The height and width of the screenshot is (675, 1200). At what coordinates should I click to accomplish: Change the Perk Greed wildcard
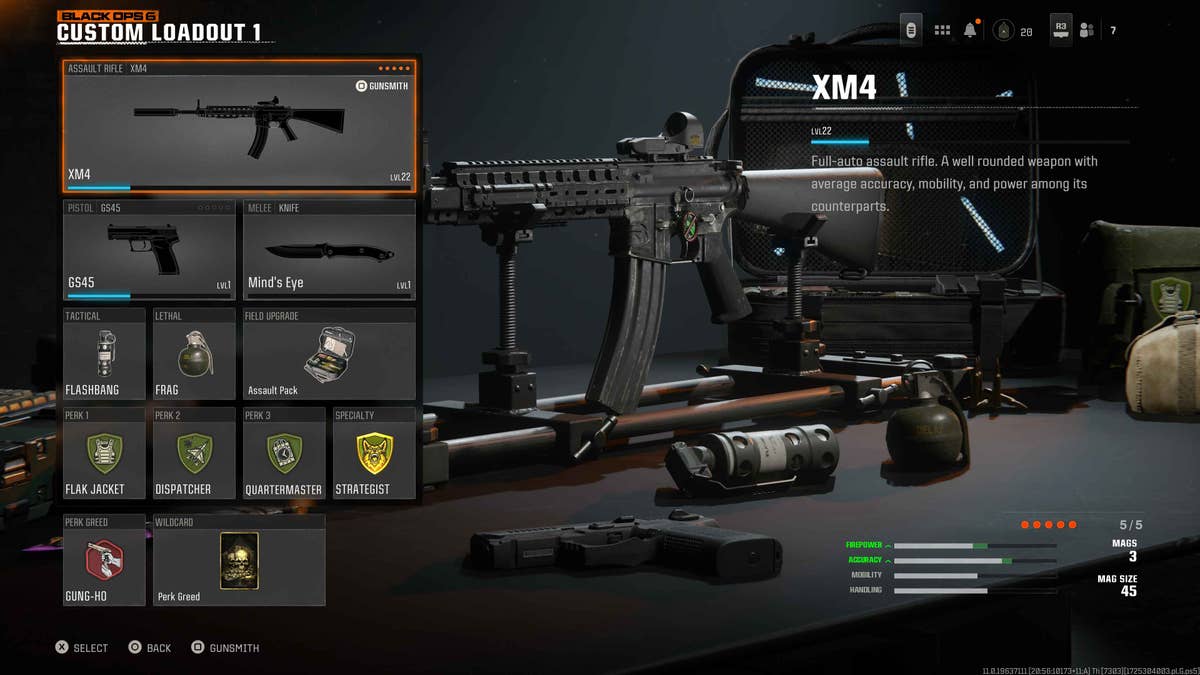point(239,560)
